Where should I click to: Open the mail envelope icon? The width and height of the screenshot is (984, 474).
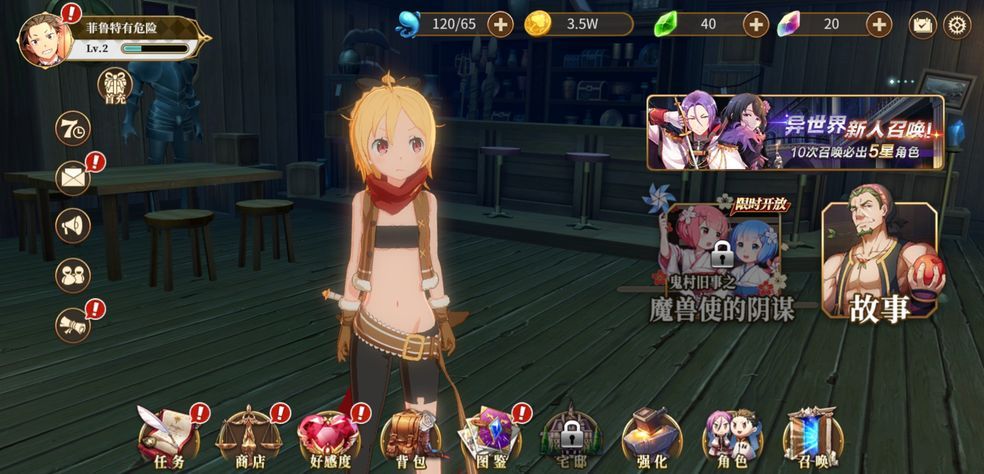click(x=72, y=177)
